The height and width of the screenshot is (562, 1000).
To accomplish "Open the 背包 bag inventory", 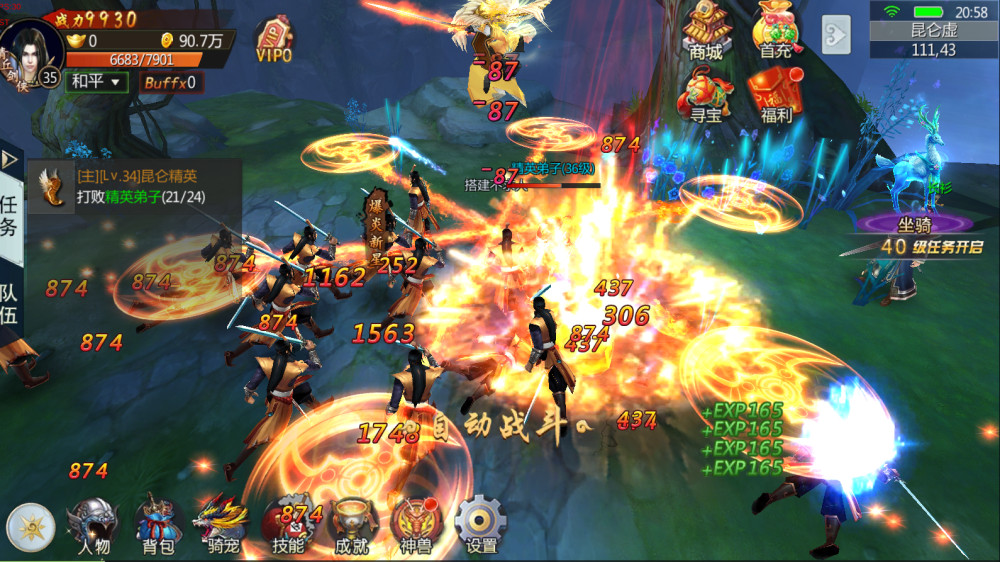I will click(x=157, y=524).
